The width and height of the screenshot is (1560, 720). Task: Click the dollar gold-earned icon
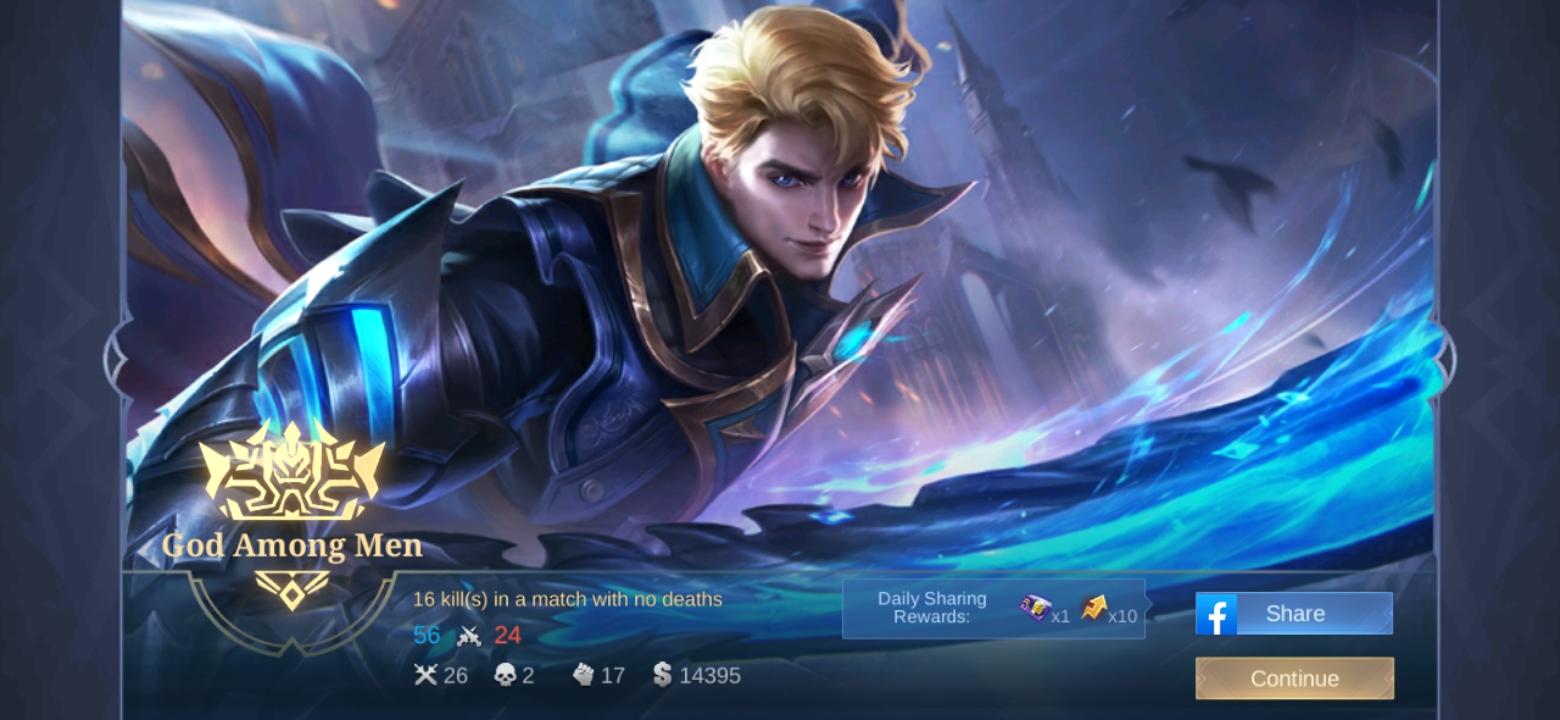[662, 676]
